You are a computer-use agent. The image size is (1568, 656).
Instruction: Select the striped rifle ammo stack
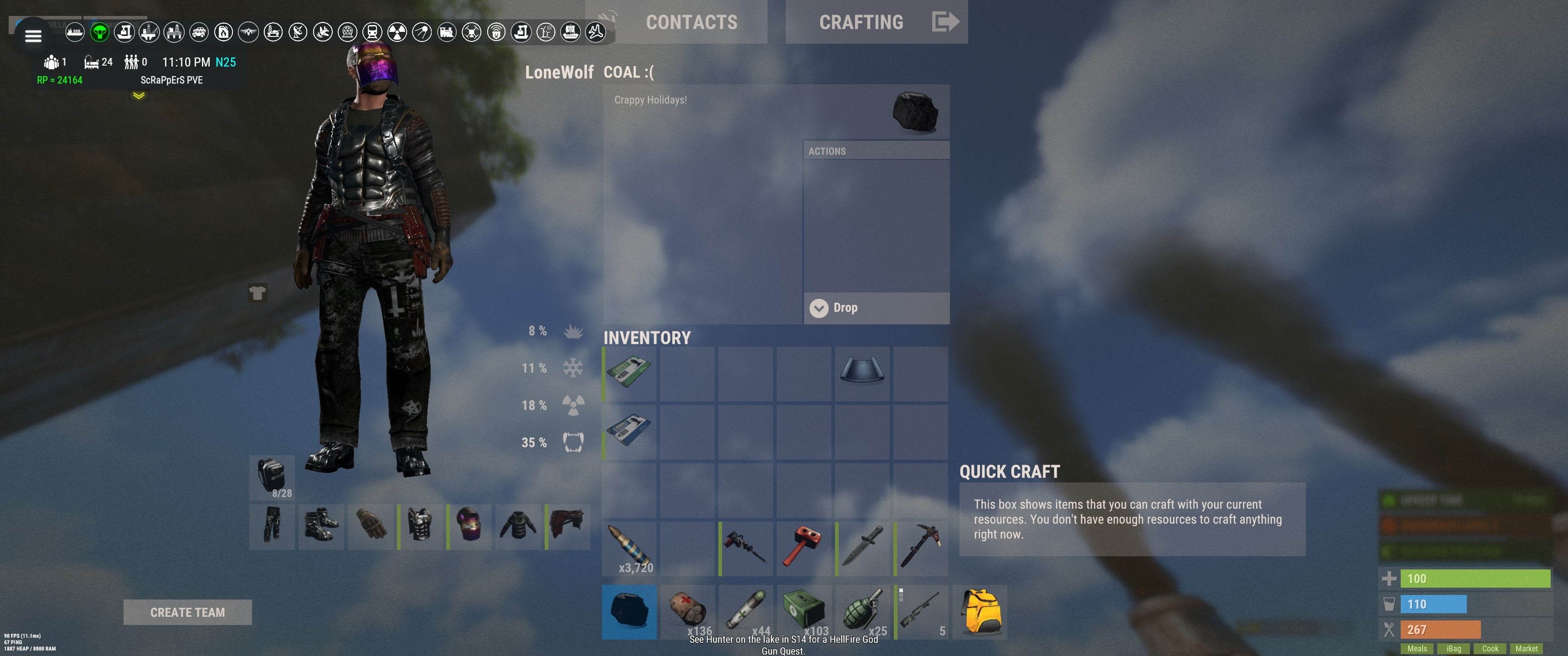[629, 548]
